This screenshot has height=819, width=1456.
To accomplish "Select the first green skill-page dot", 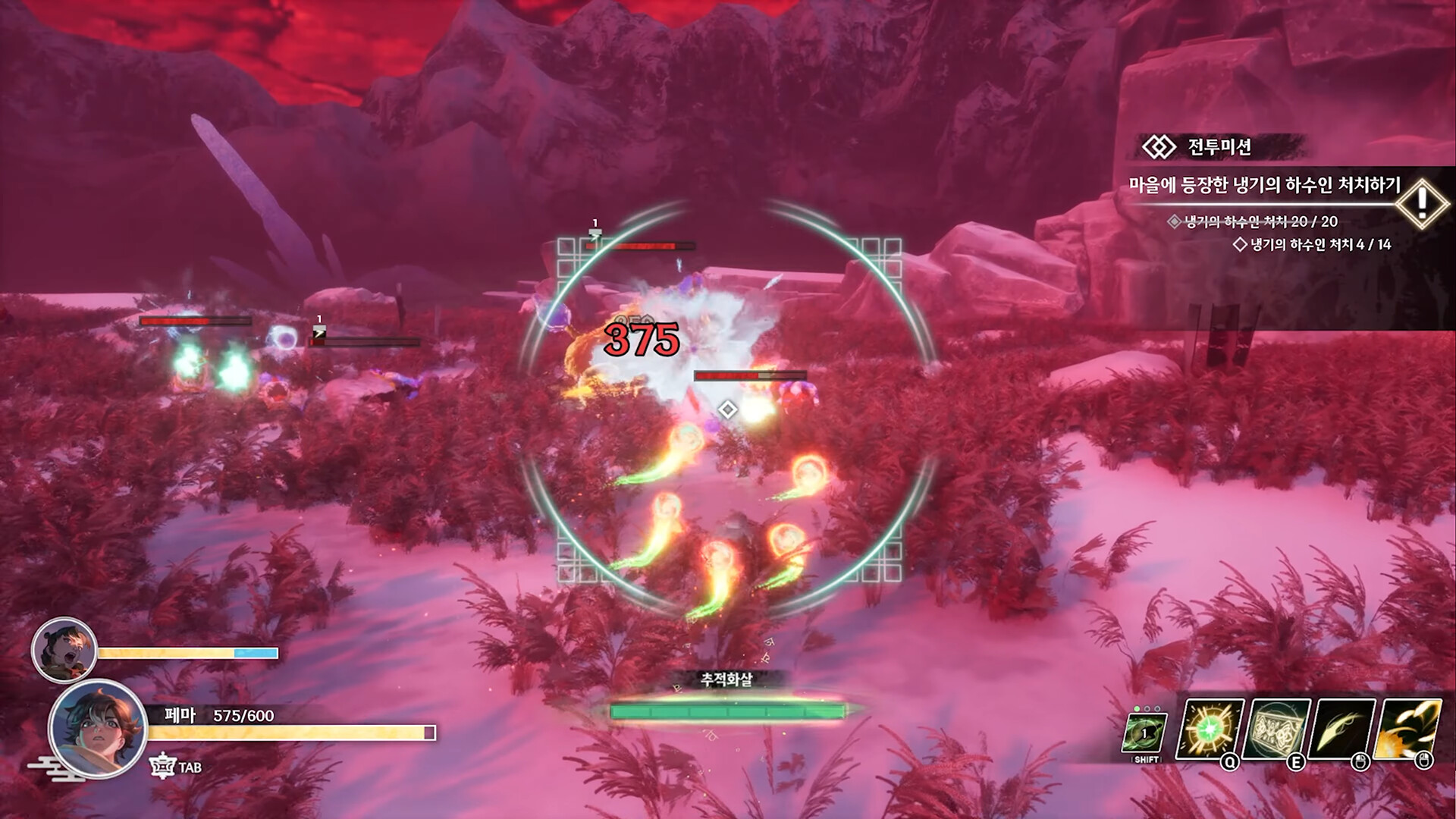I will tap(1137, 708).
